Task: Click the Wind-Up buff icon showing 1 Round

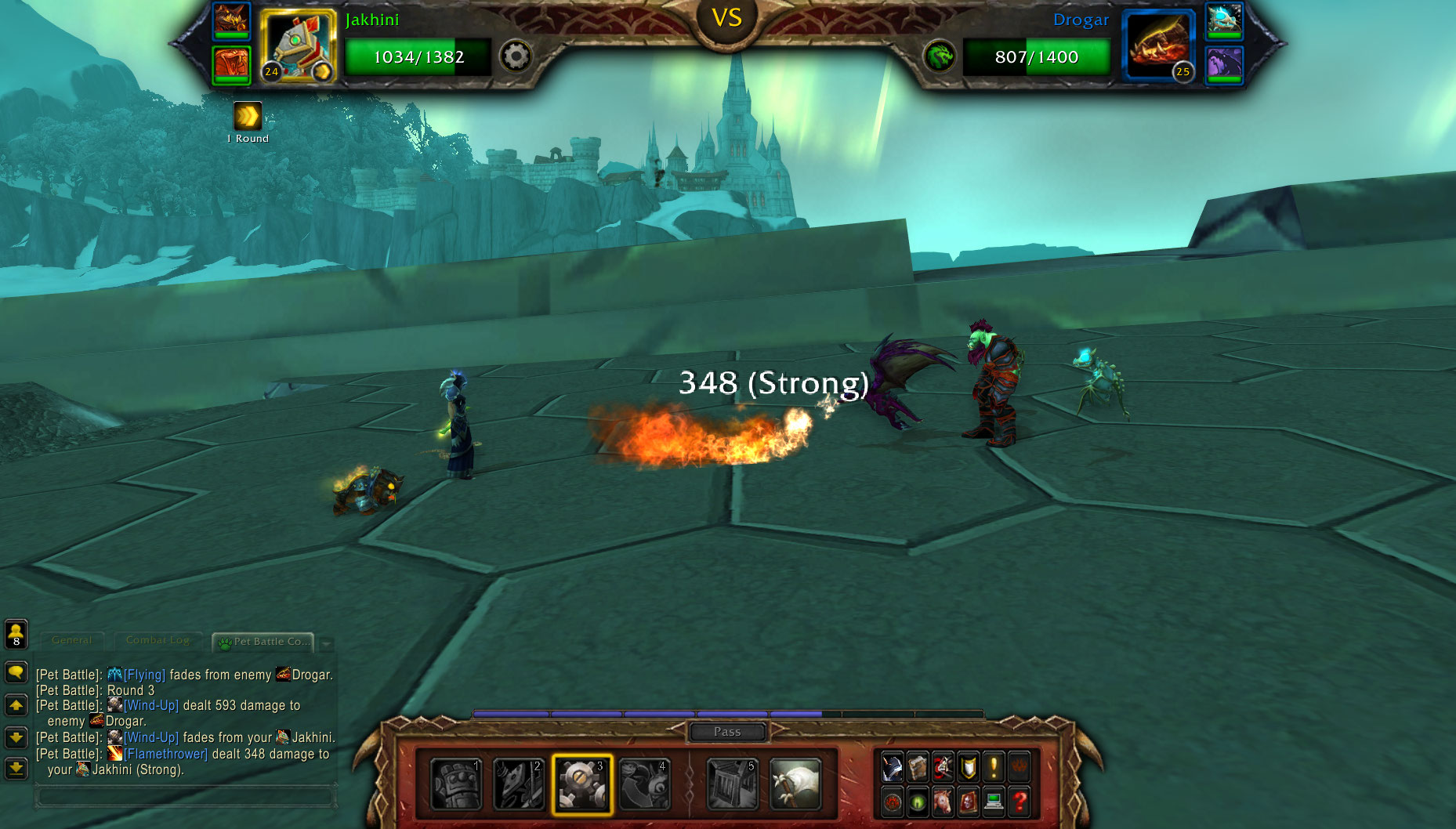Action: click(248, 117)
